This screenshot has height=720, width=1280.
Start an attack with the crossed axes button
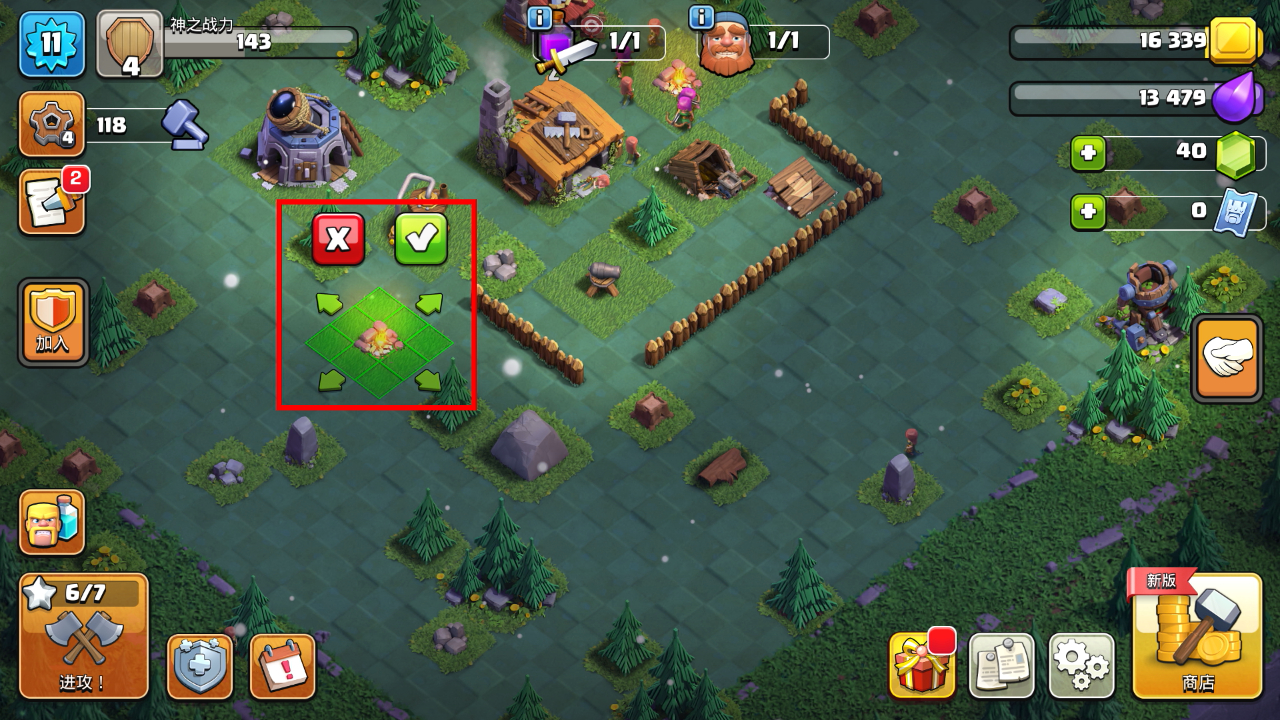tap(84, 636)
